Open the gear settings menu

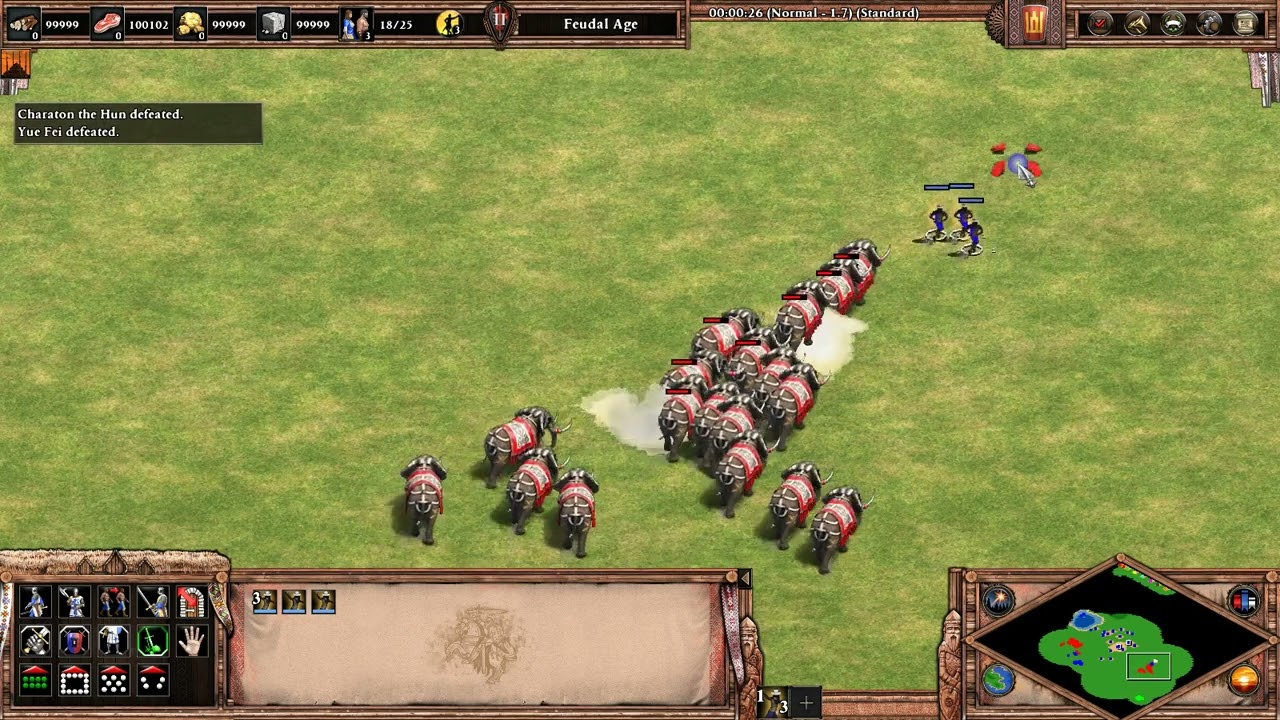click(1209, 23)
